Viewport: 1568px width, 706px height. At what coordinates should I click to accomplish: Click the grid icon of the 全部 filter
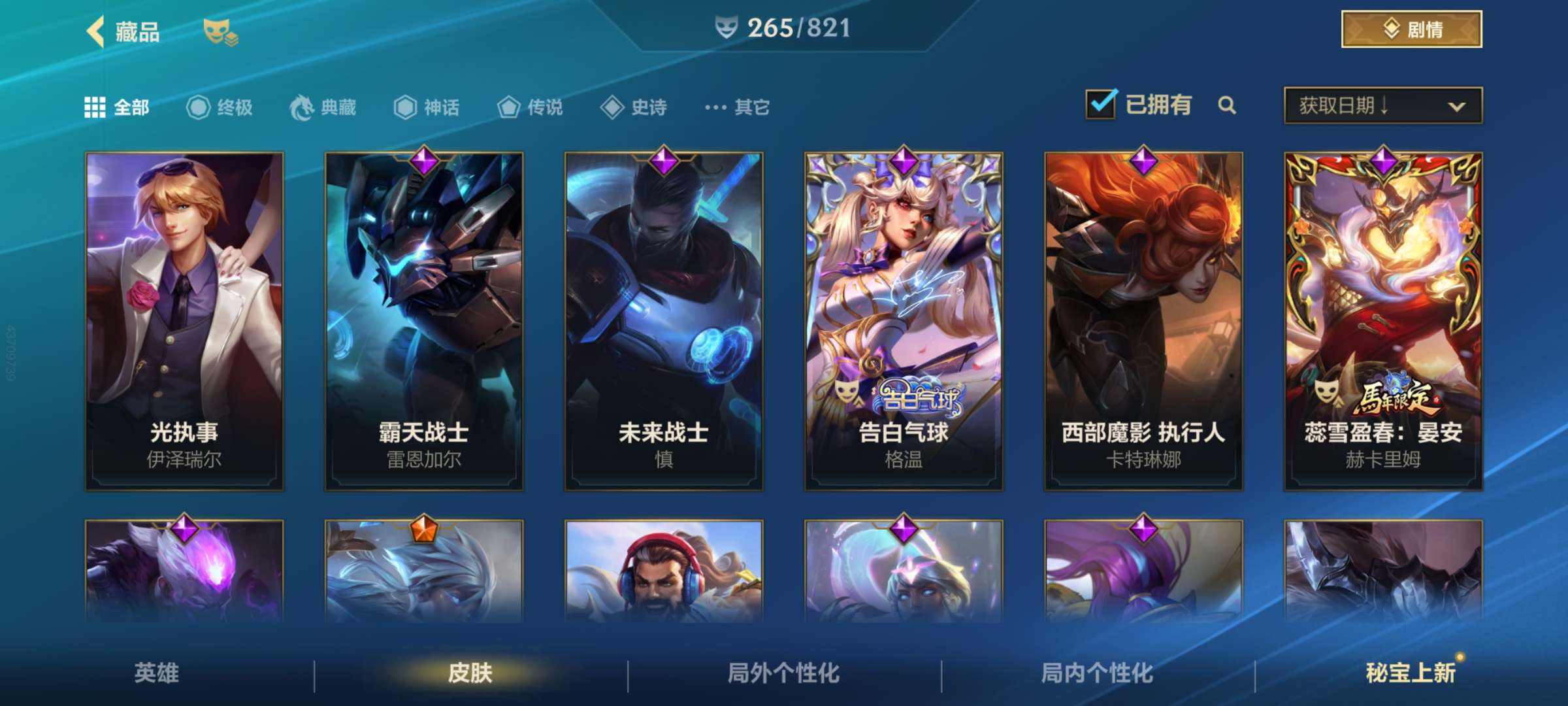(x=93, y=107)
